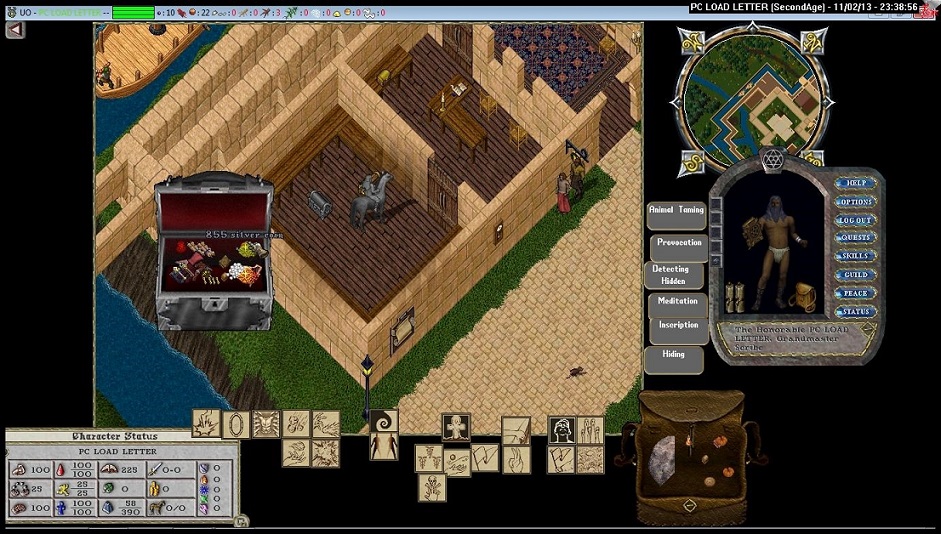Click the circular radar minimap

point(752,96)
